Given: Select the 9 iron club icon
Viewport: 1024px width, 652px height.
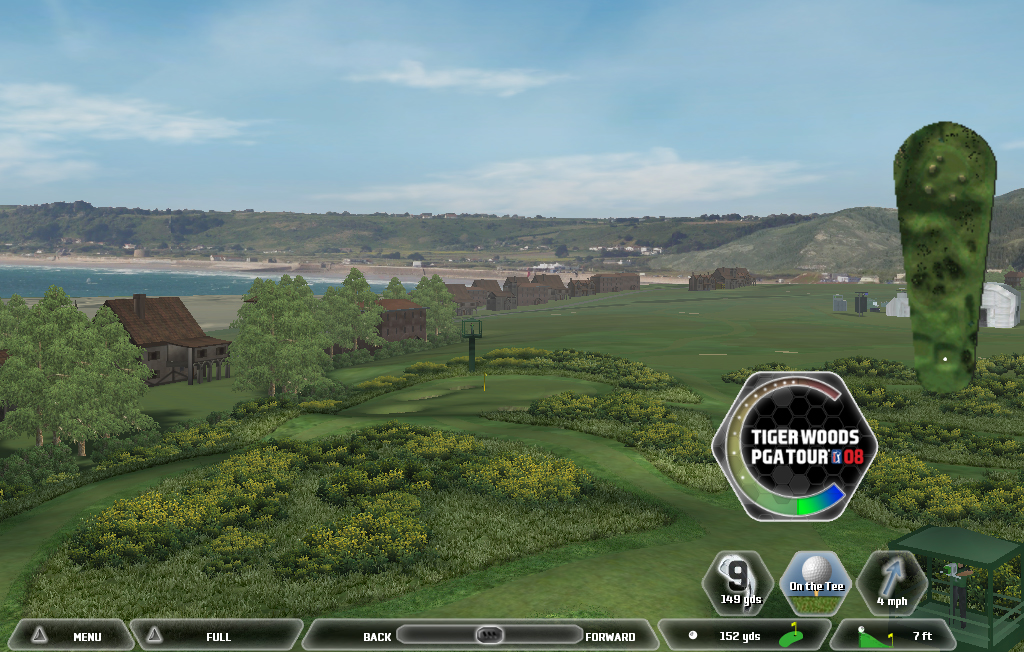Looking at the screenshot, I should (738, 581).
